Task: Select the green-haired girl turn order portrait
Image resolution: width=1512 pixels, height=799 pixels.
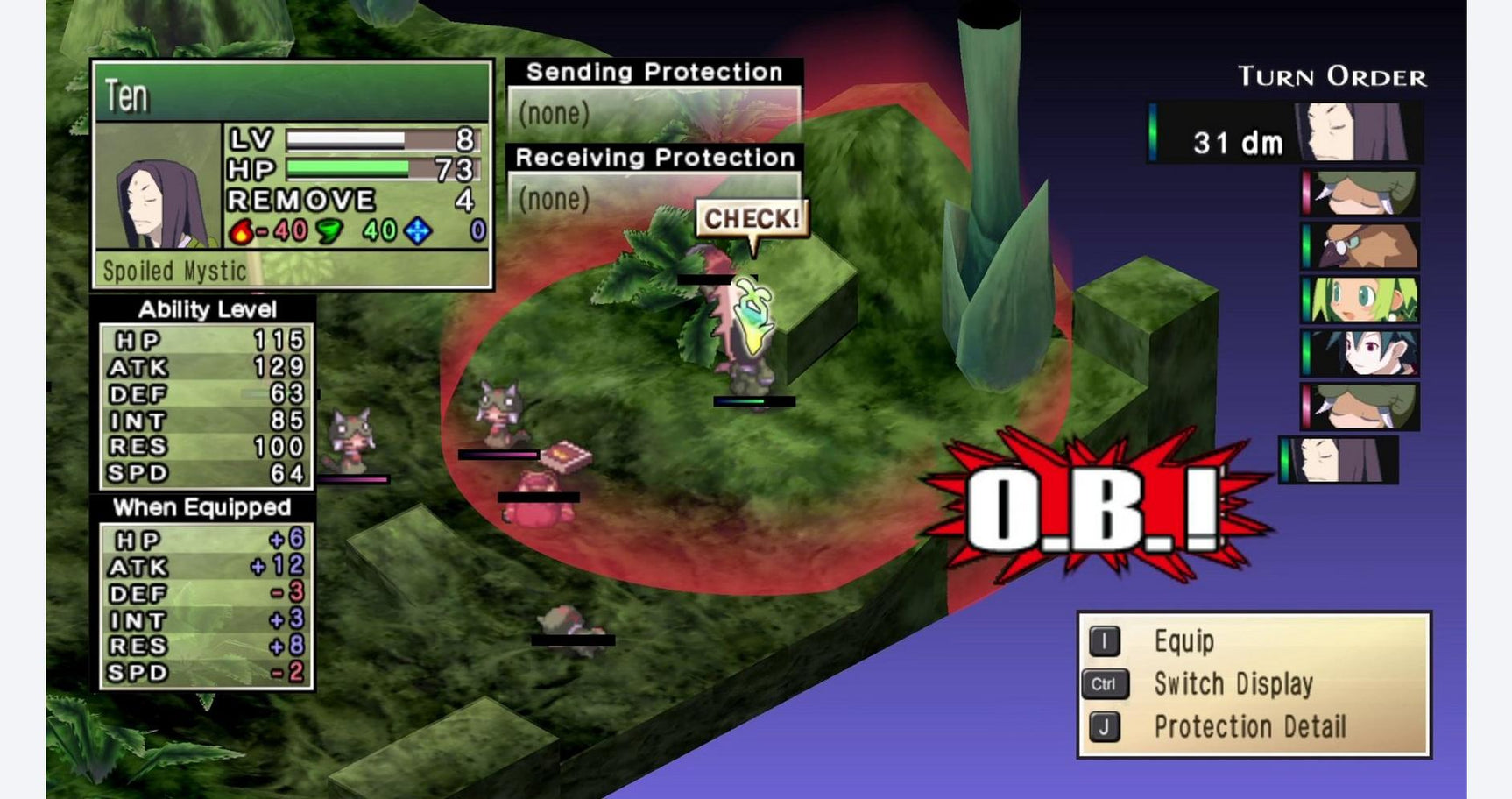Action: 1360,300
